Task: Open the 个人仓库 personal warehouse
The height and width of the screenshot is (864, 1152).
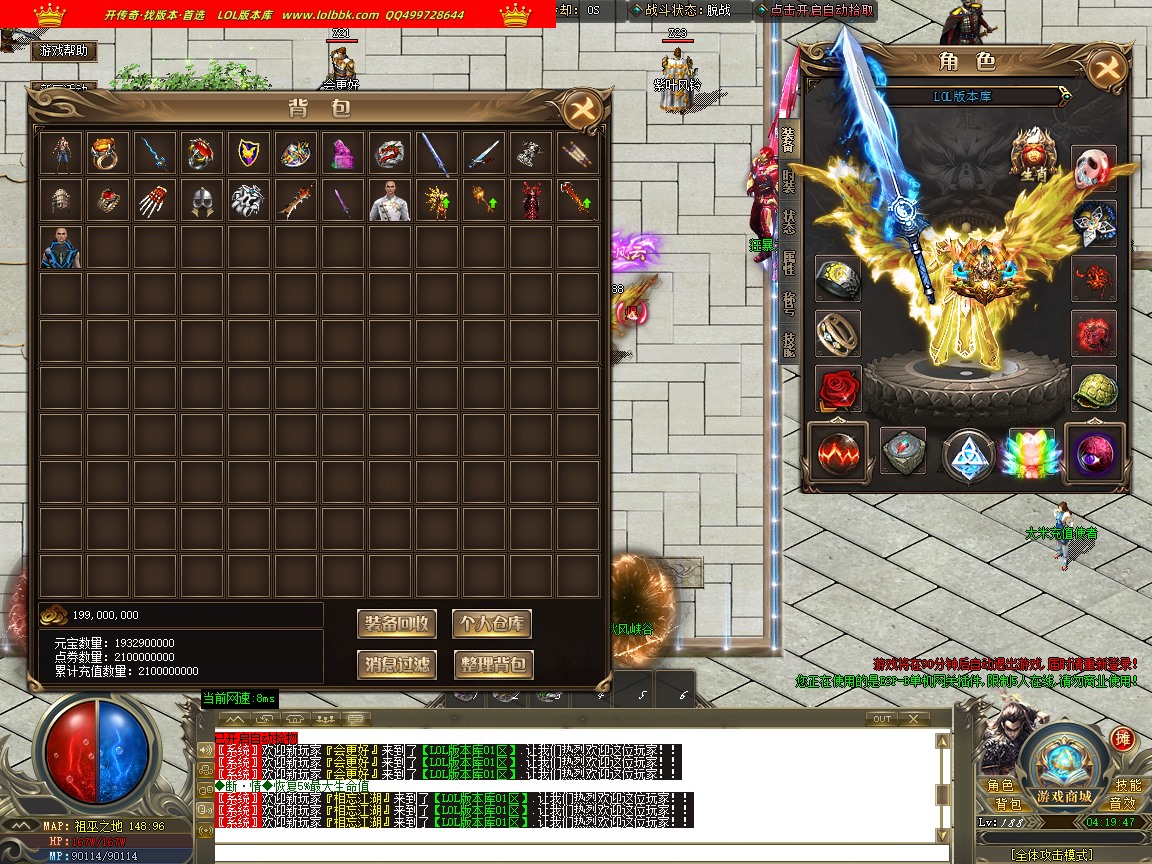Action: tap(491, 624)
